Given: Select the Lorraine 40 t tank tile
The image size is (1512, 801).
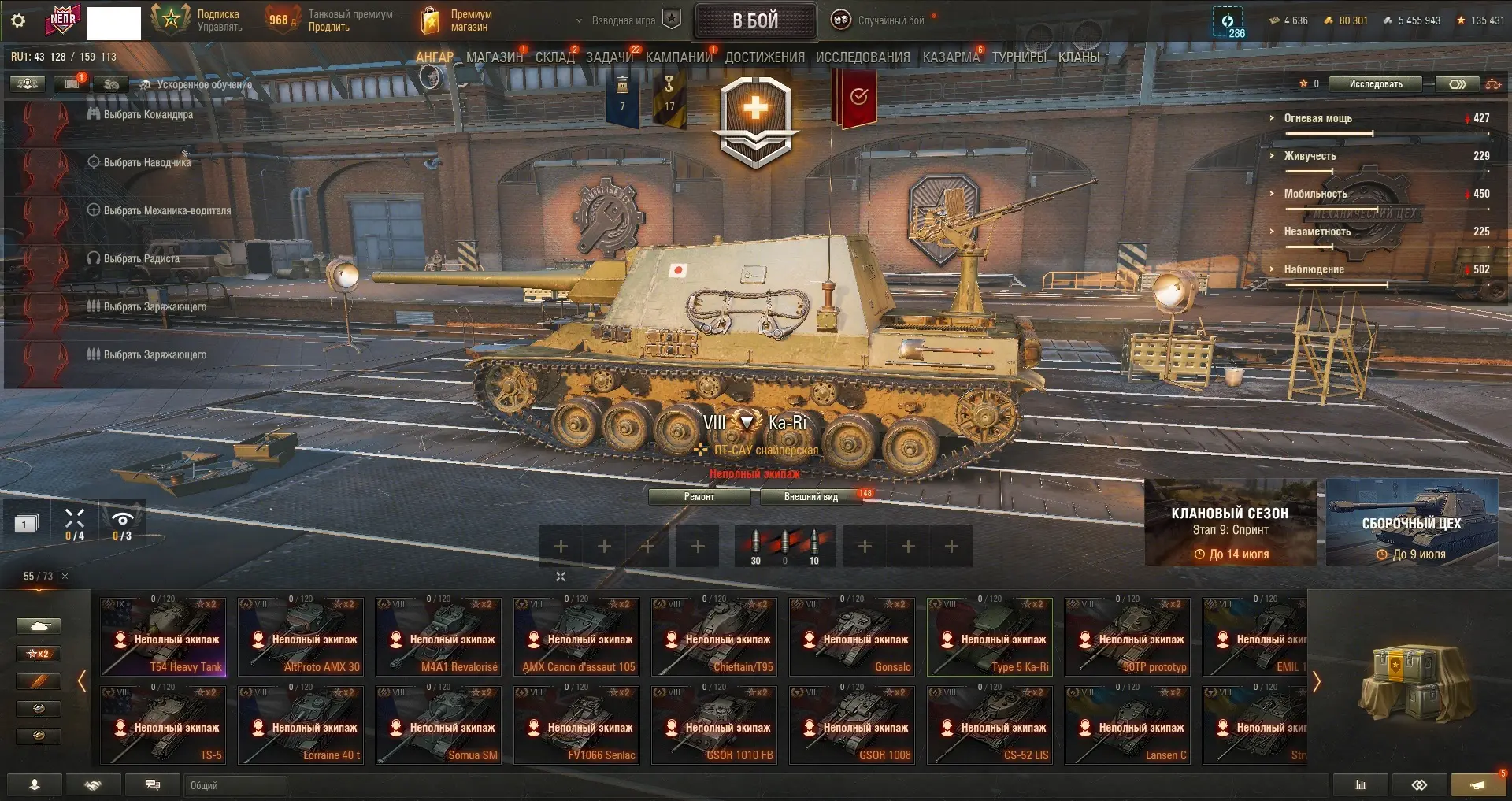Looking at the screenshot, I should coord(301,725).
